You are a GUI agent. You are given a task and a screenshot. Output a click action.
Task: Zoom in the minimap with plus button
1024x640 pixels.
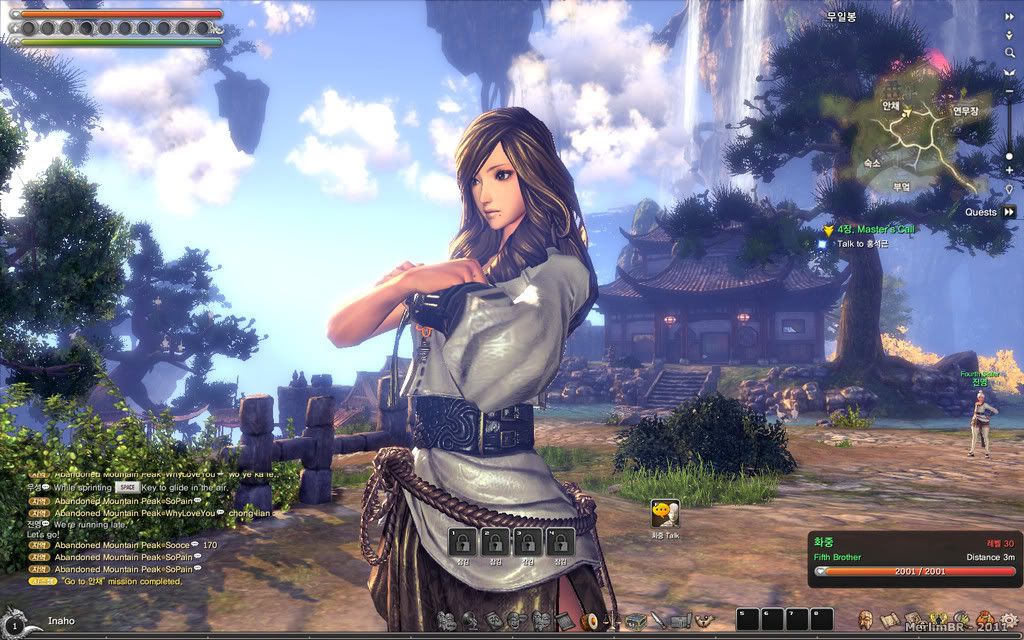click(1009, 171)
